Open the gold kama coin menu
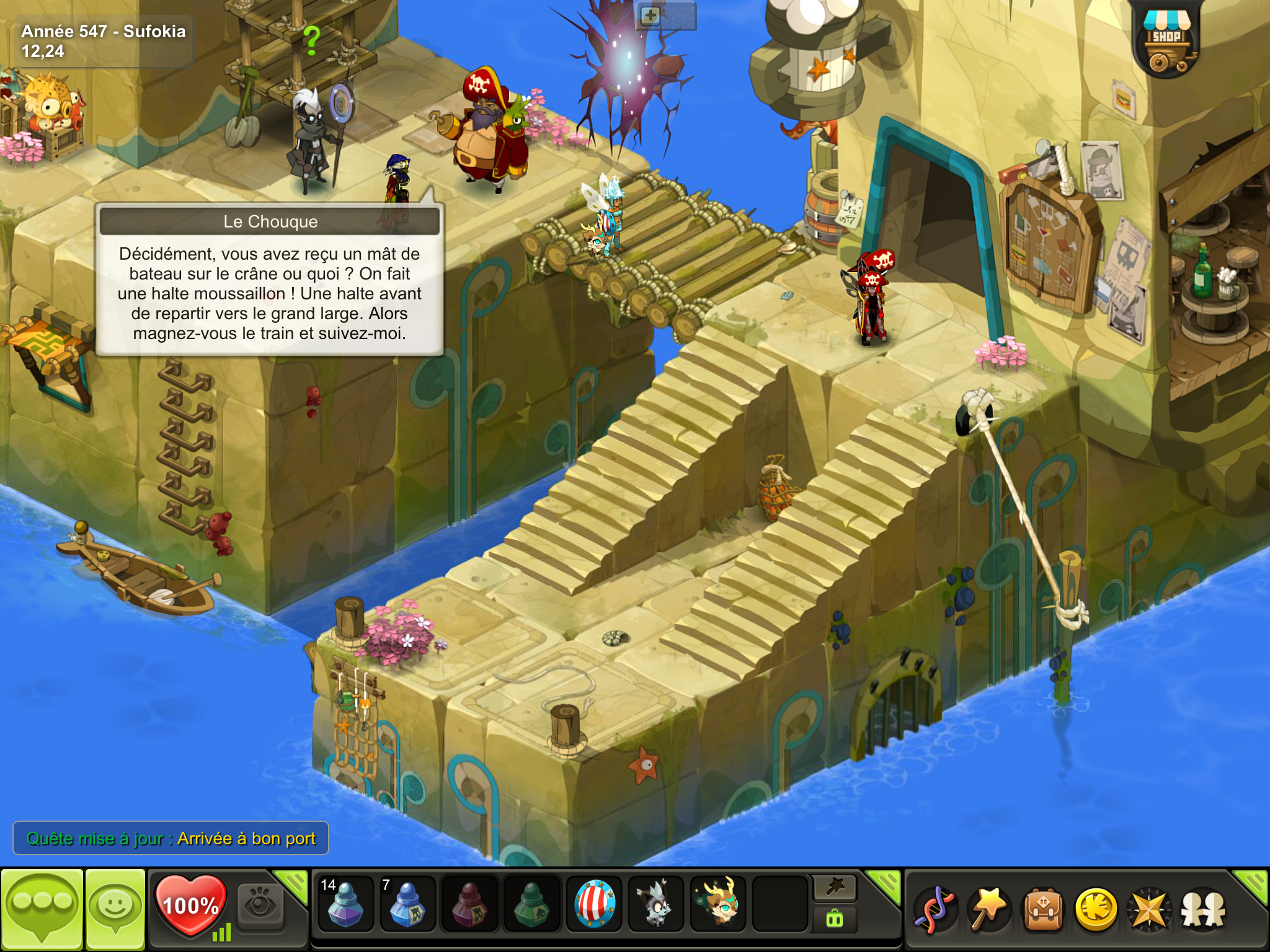 pos(1096,910)
